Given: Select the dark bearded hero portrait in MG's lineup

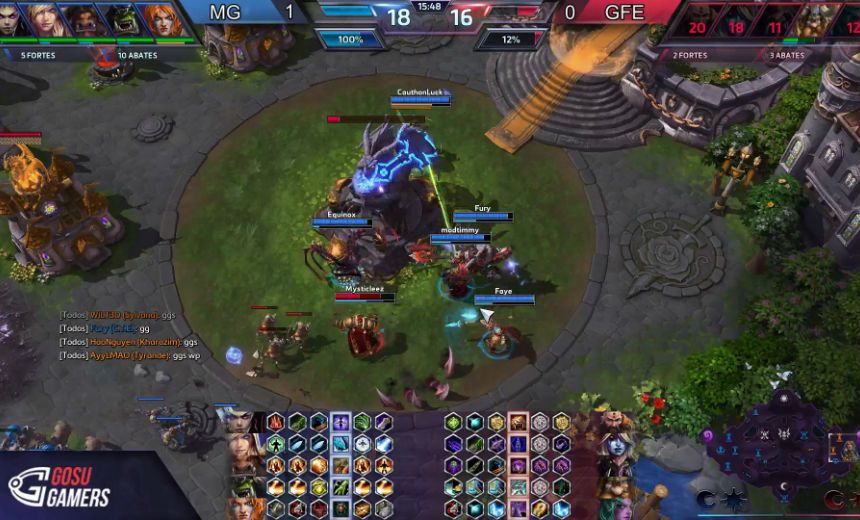Looking at the screenshot, I should 82,18.
